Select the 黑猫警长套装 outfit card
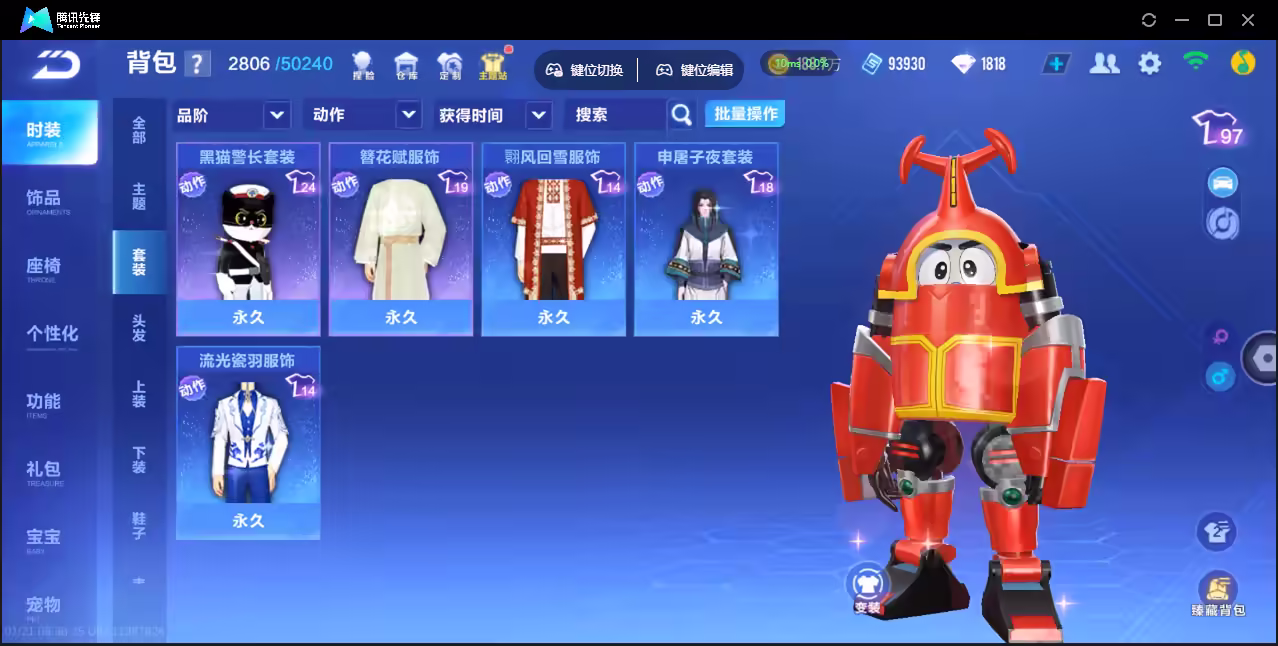This screenshot has height=646, width=1278. point(248,239)
